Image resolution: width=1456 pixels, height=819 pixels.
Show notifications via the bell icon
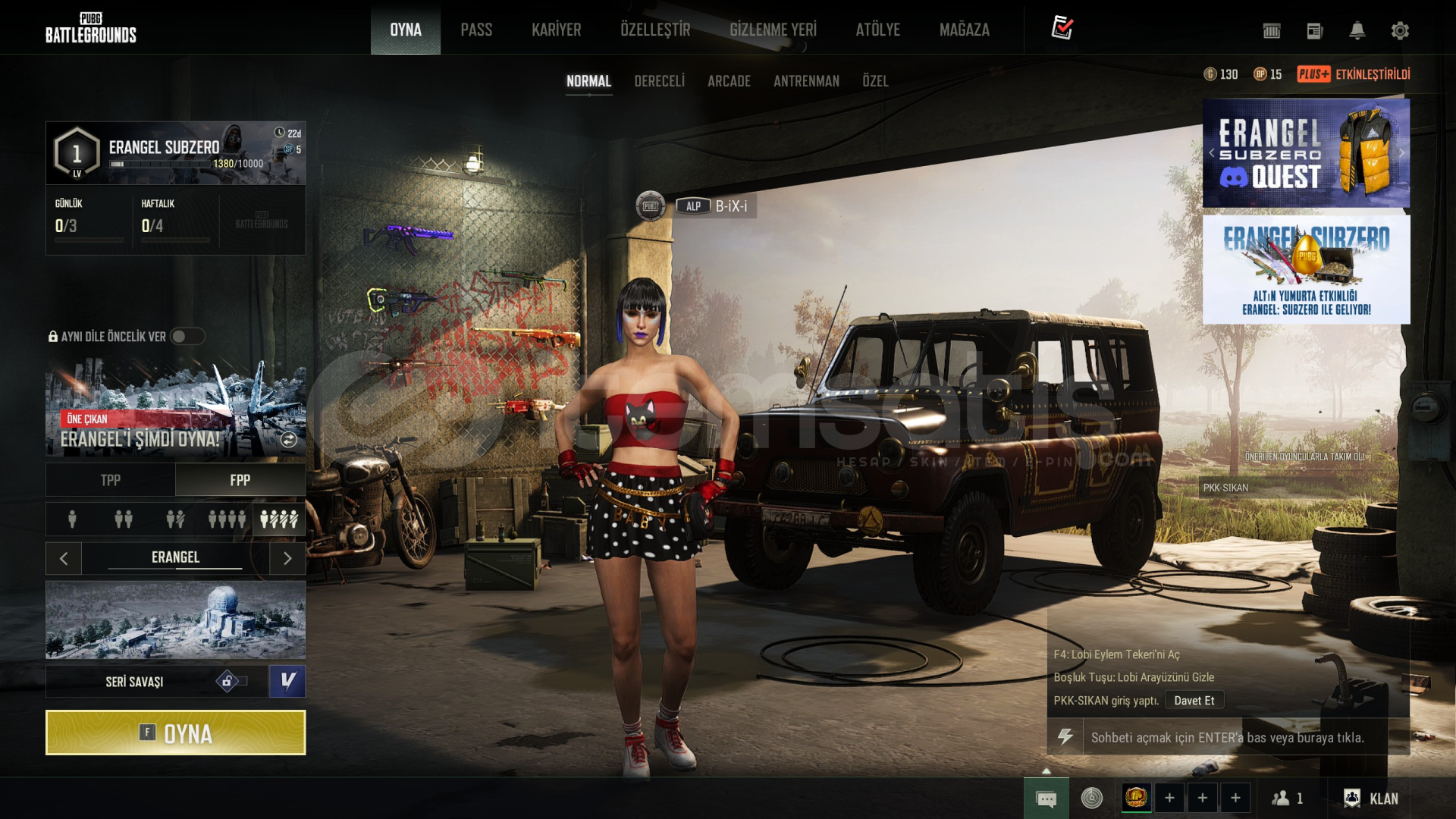[1357, 30]
